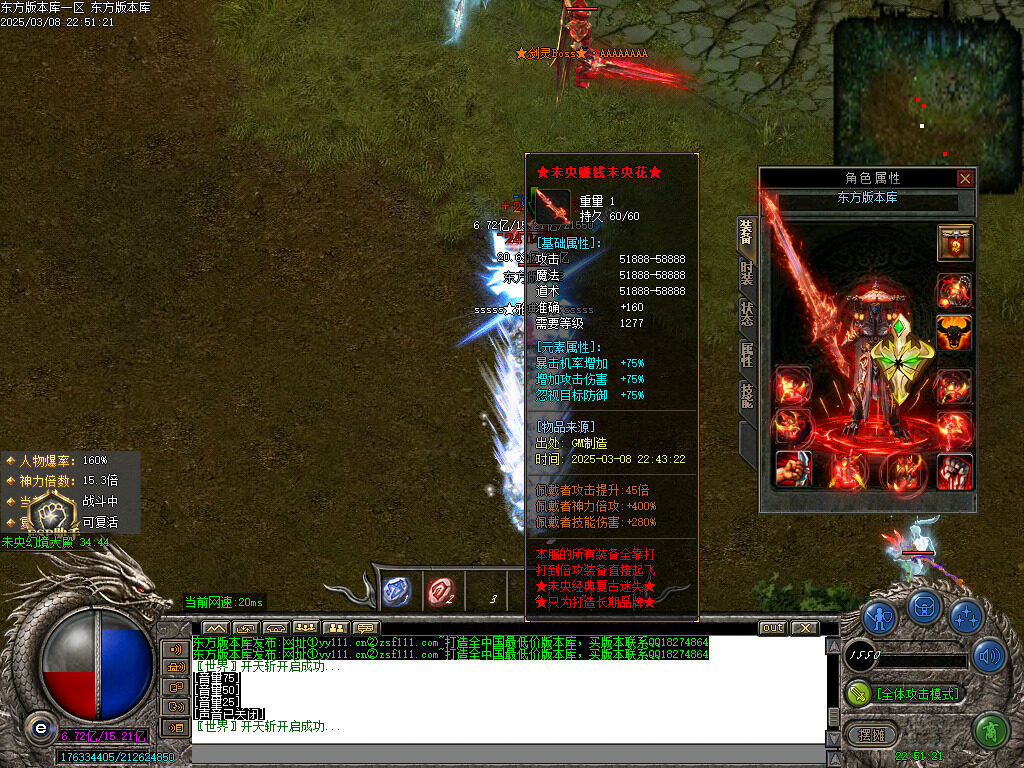The image size is (1024, 768).
Task: Switch to the 技能 skills tab
Action: [x=746, y=395]
